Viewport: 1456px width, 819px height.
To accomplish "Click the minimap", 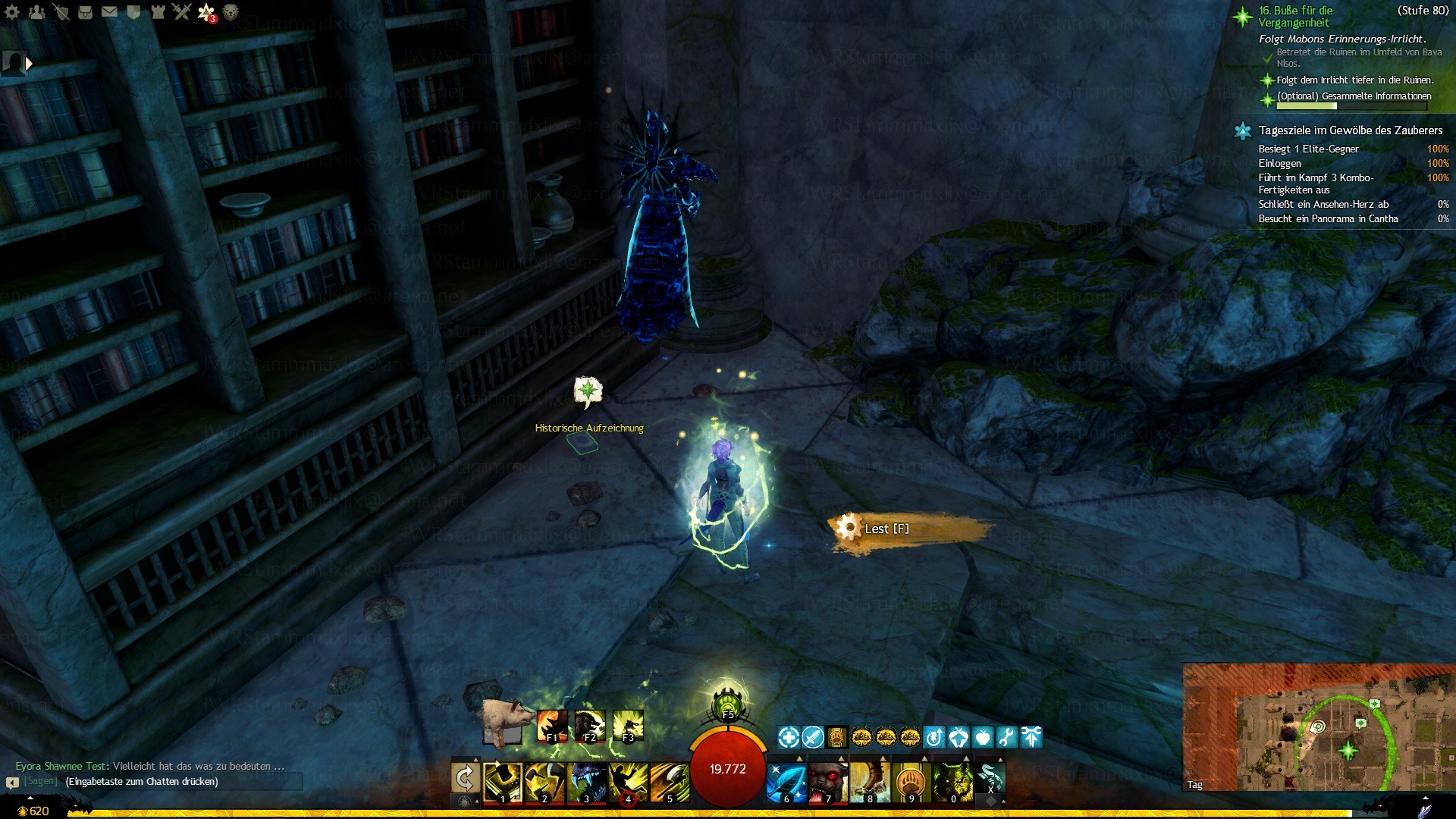I will coord(1318,726).
